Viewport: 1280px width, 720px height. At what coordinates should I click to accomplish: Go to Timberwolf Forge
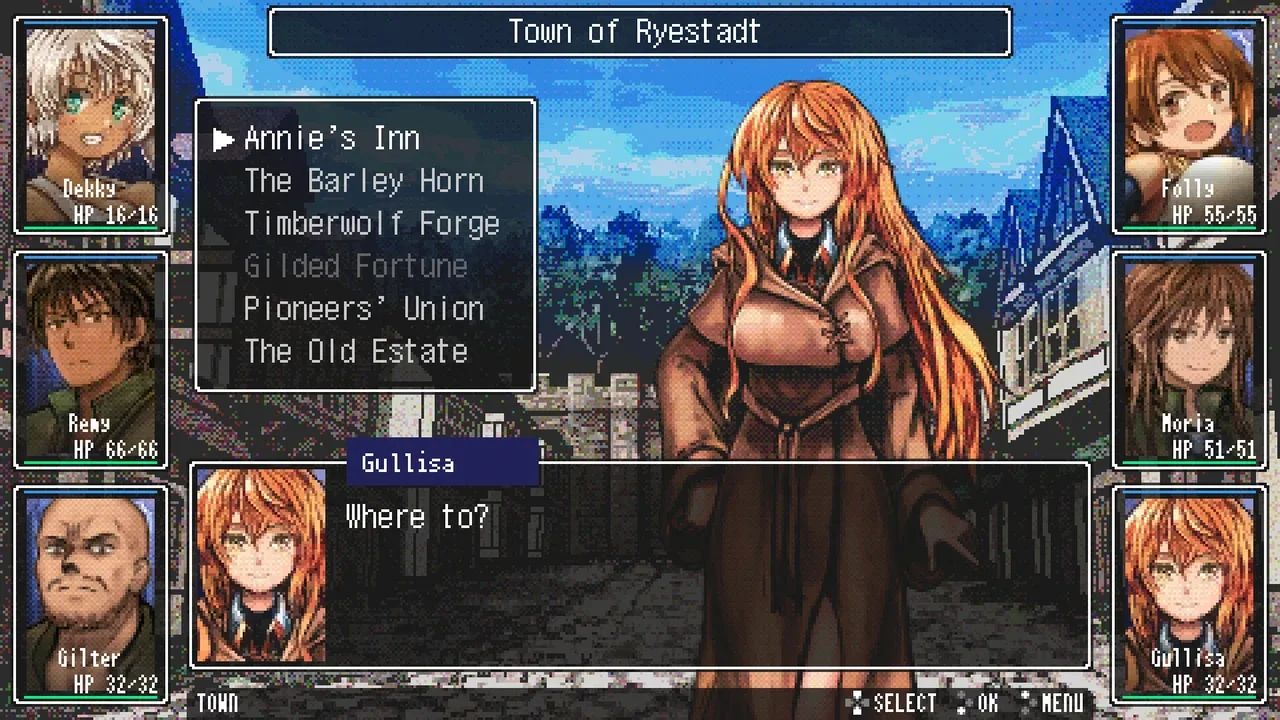point(371,224)
